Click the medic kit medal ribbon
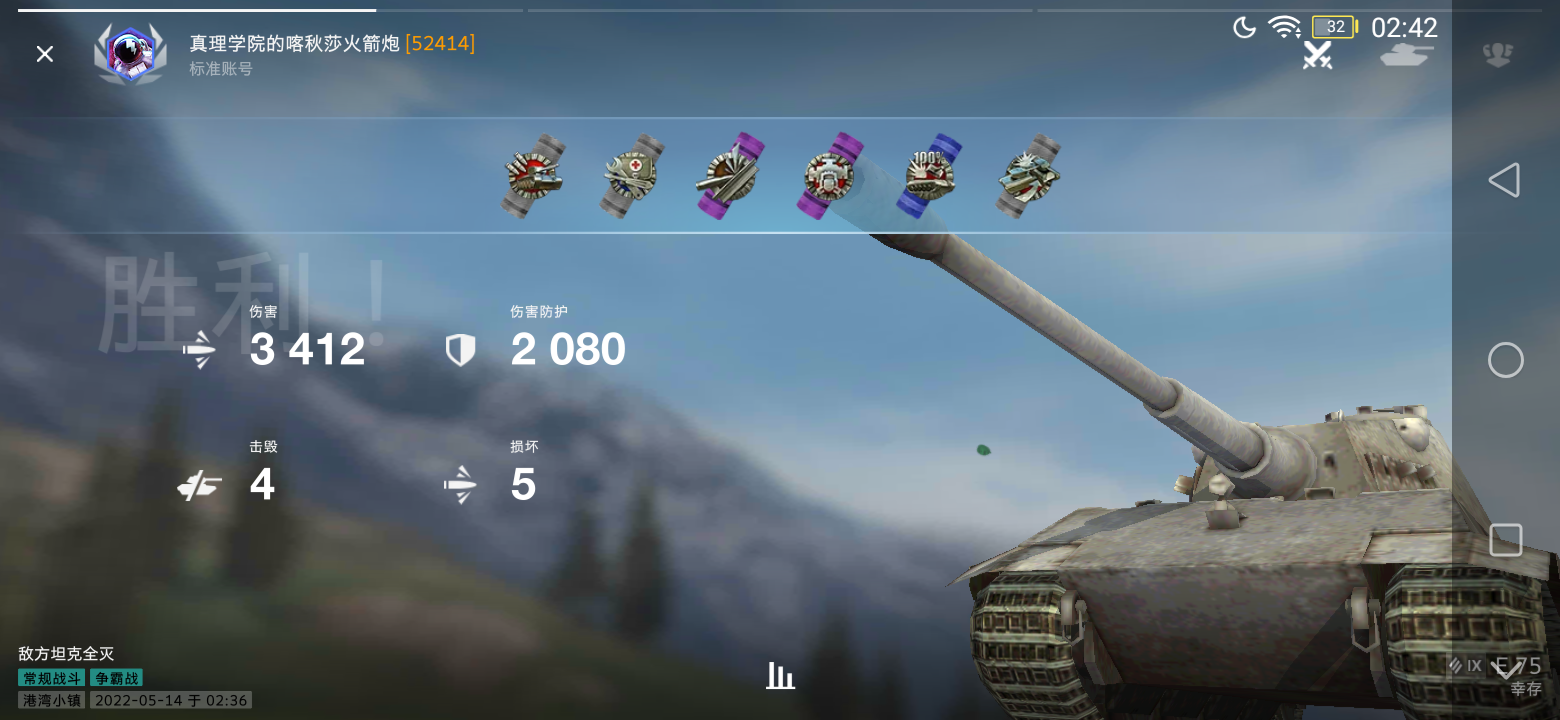Viewport: 1560px width, 720px height. pyautogui.click(x=630, y=176)
